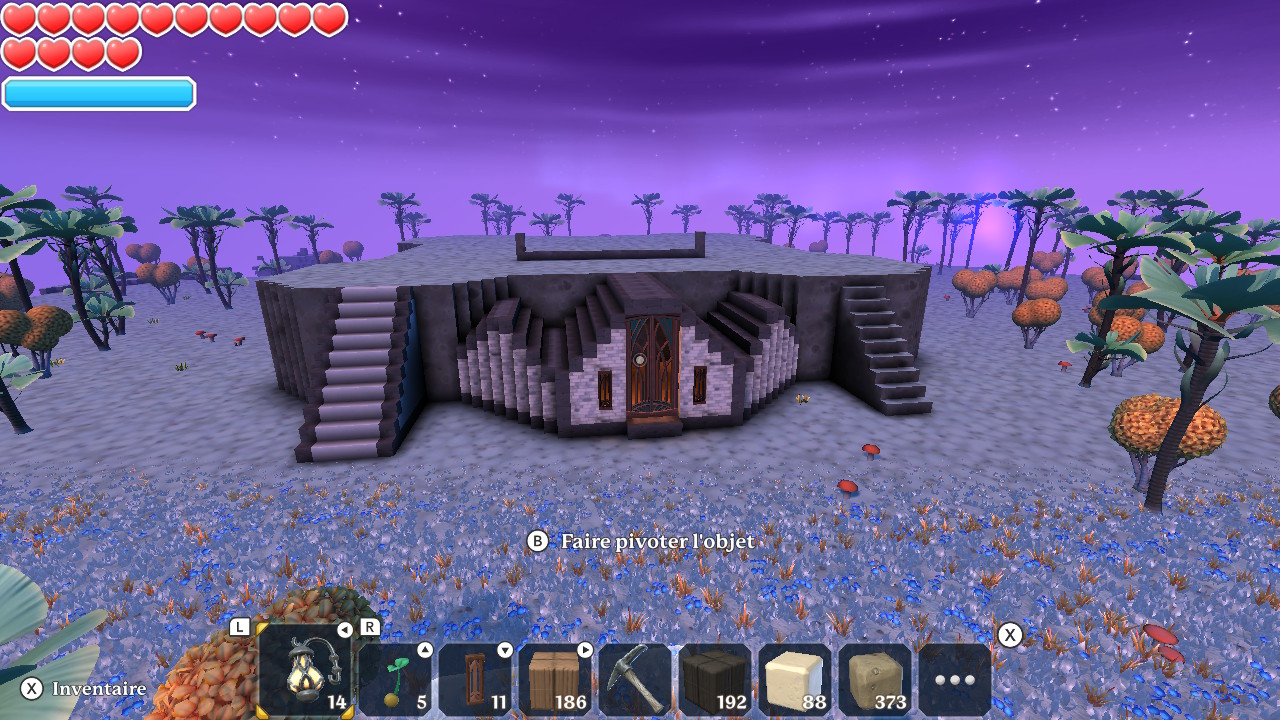
Task: Click the blue mana bar
Action: [x=97, y=93]
